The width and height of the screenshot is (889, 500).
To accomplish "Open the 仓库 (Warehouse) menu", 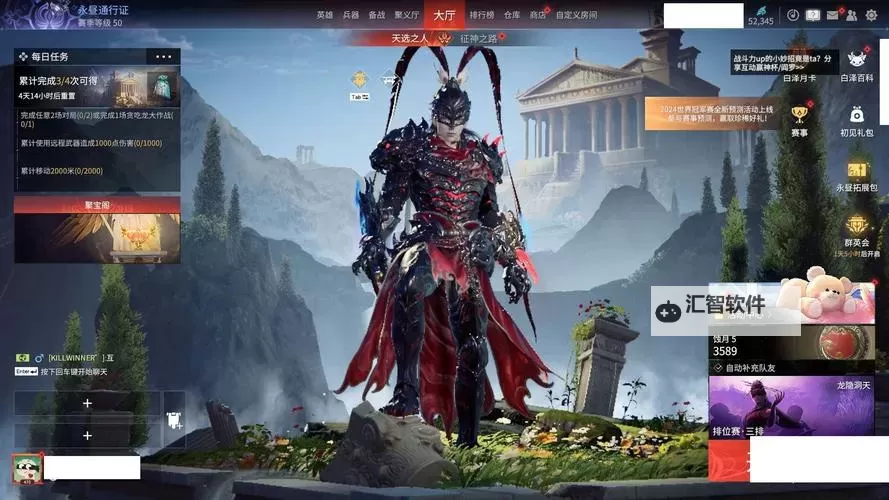I will click(x=512, y=15).
